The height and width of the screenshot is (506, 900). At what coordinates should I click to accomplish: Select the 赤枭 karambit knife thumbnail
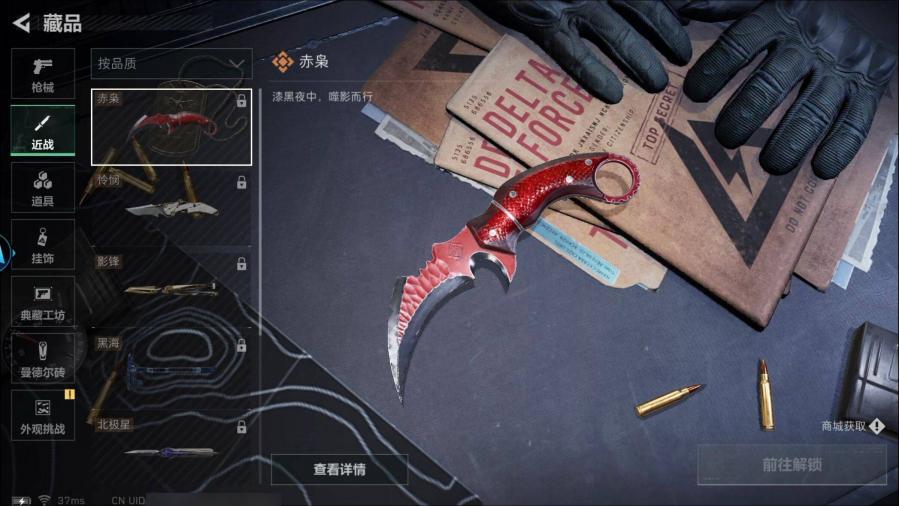click(171, 127)
